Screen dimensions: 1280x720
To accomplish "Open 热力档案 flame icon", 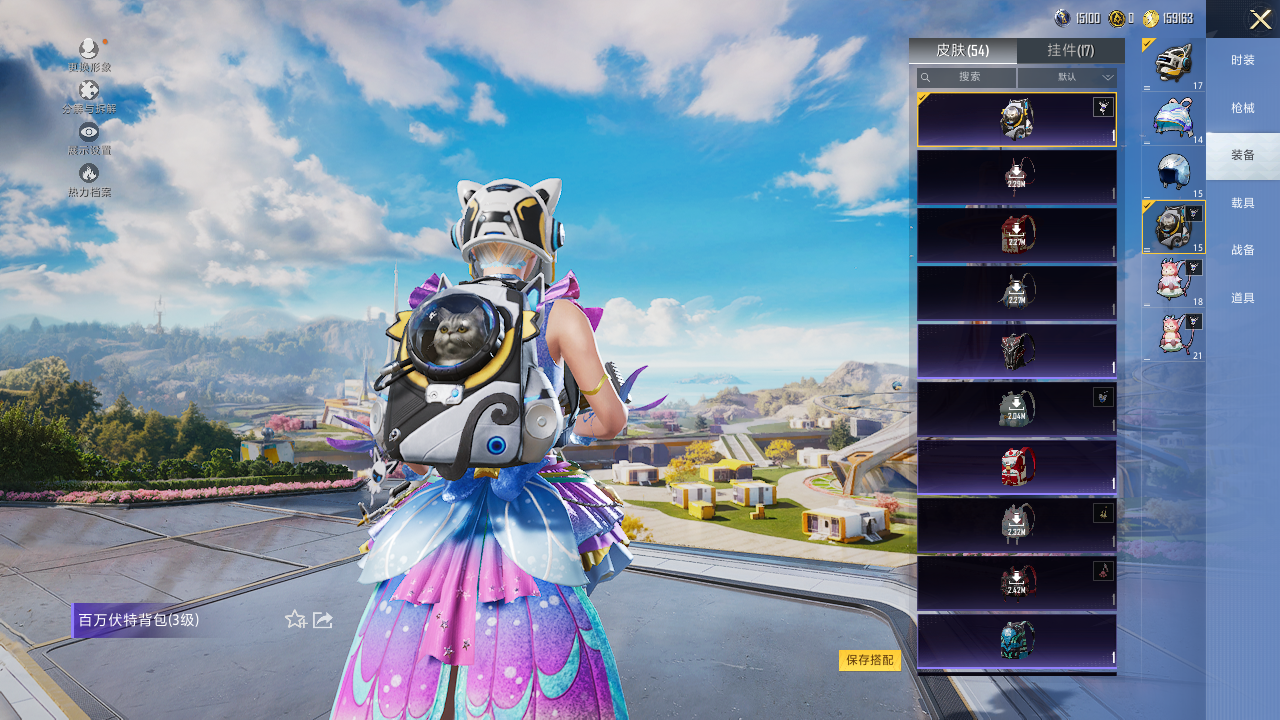I will [89, 177].
